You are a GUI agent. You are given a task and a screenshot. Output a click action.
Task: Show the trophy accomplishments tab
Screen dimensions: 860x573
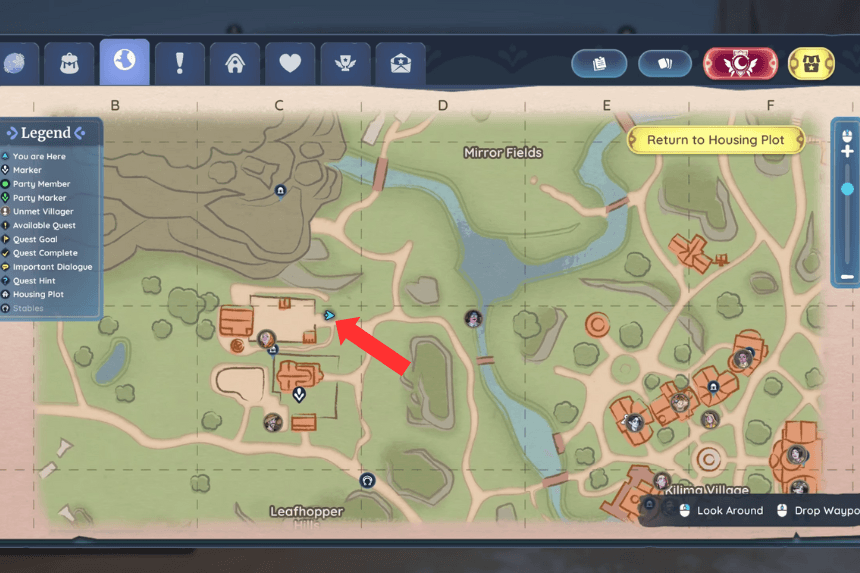[x=345, y=64]
